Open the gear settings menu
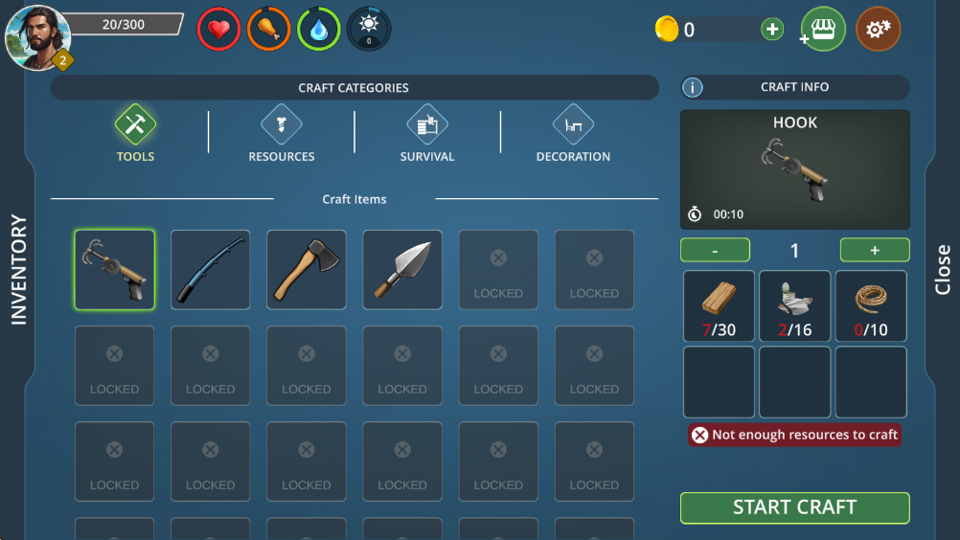 (x=878, y=30)
